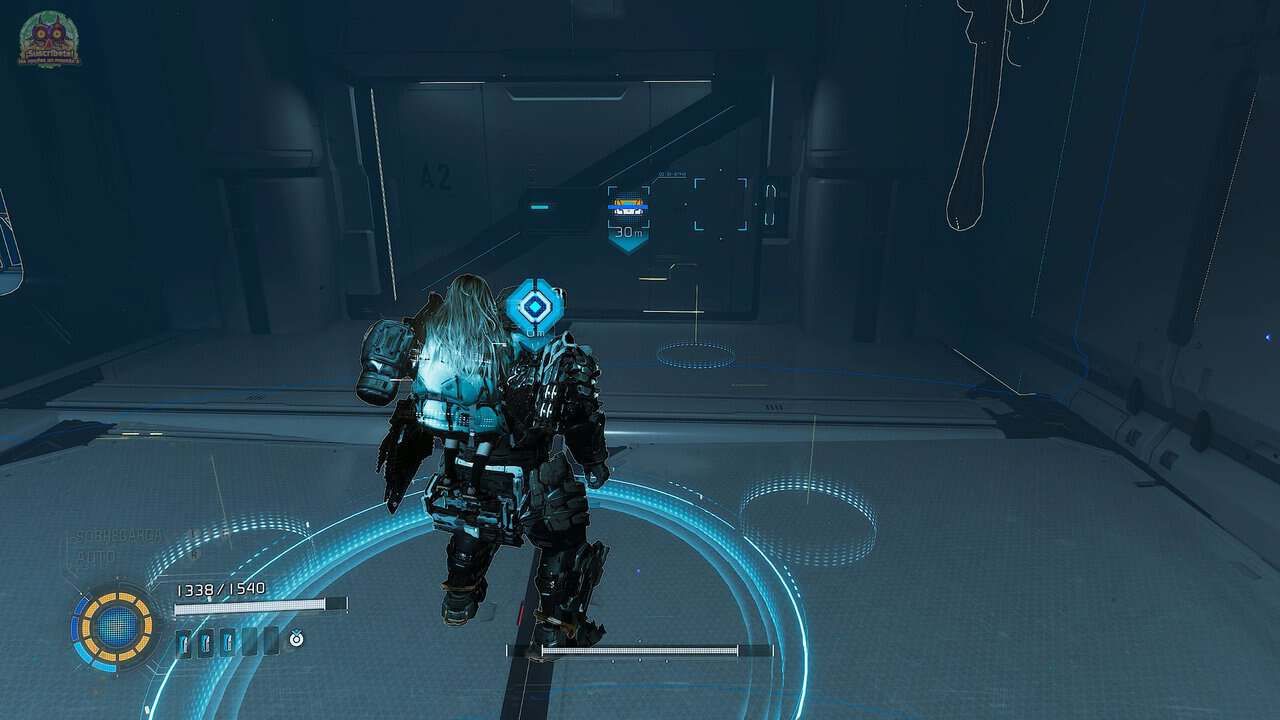Click the circular orange energy gauge
Screen dimensions: 1280x720
[117, 626]
